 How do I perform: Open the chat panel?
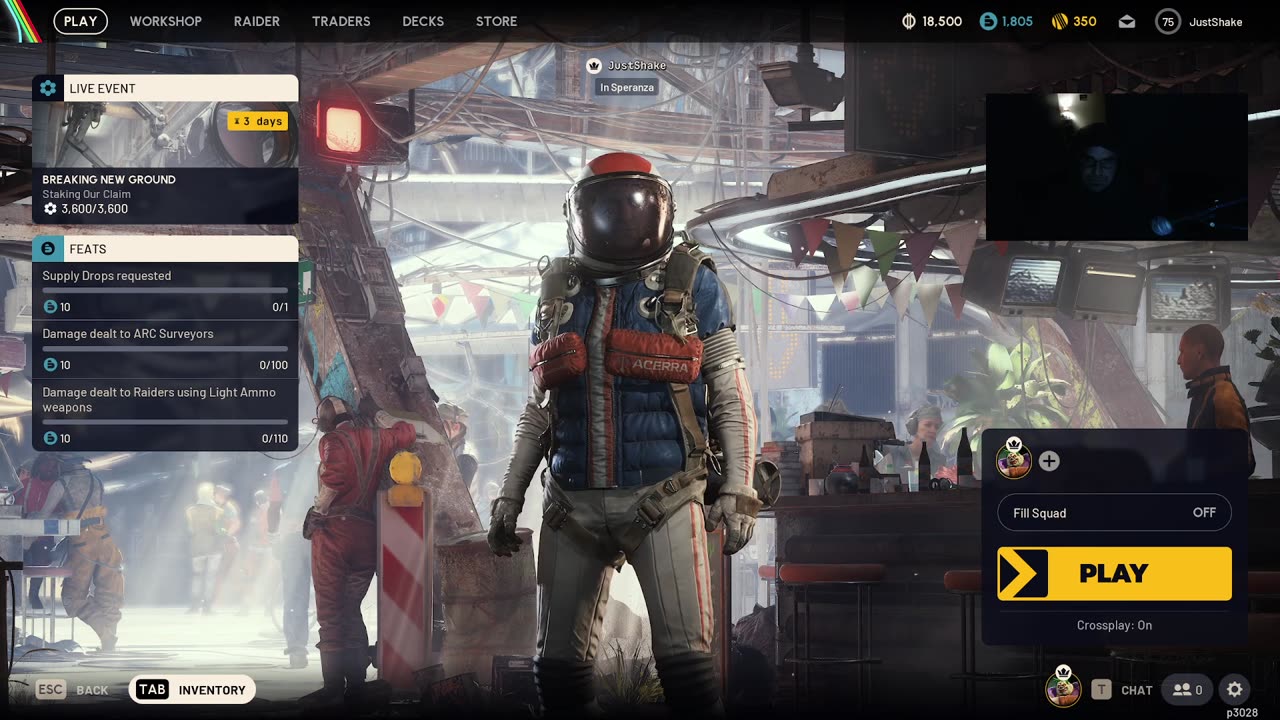point(1123,690)
